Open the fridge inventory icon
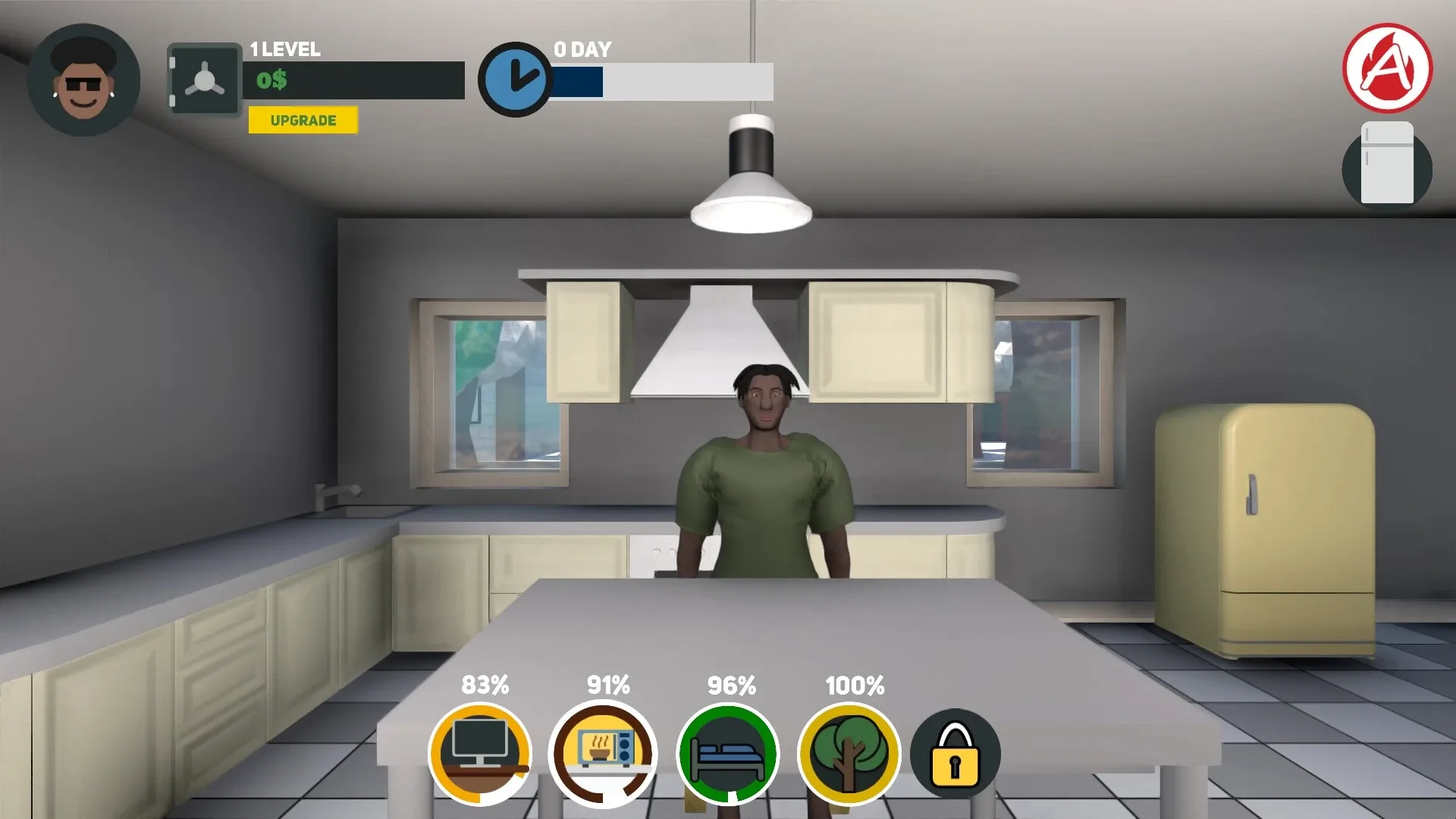The image size is (1456, 819). 1387,168
